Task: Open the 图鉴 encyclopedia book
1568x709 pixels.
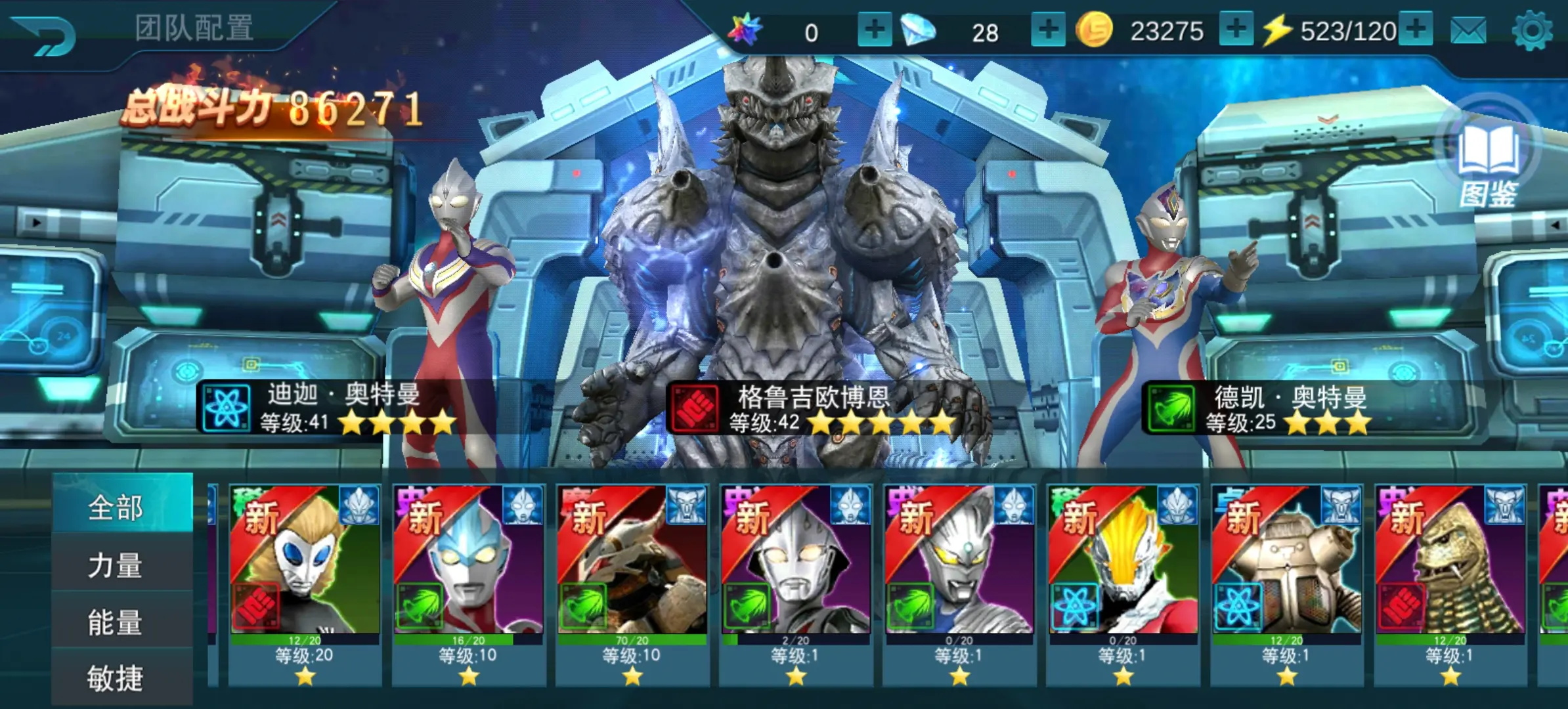Action: [x=1488, y=164]
